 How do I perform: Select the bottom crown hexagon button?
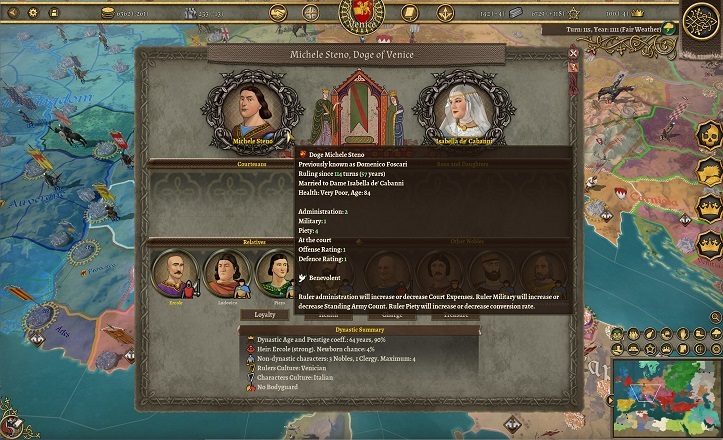tap(709, 241)
